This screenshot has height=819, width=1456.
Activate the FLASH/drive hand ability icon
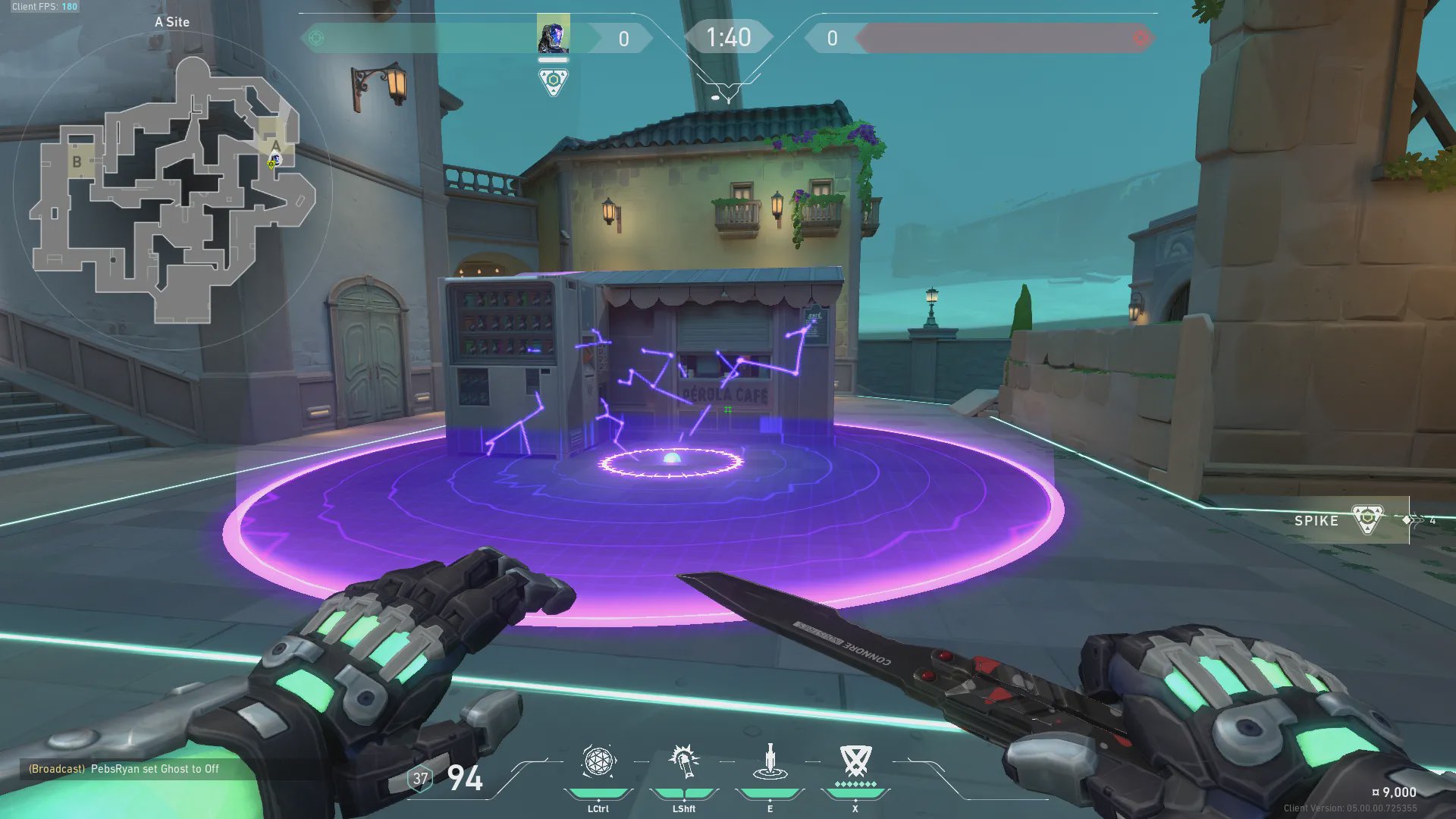pos(684,762)
